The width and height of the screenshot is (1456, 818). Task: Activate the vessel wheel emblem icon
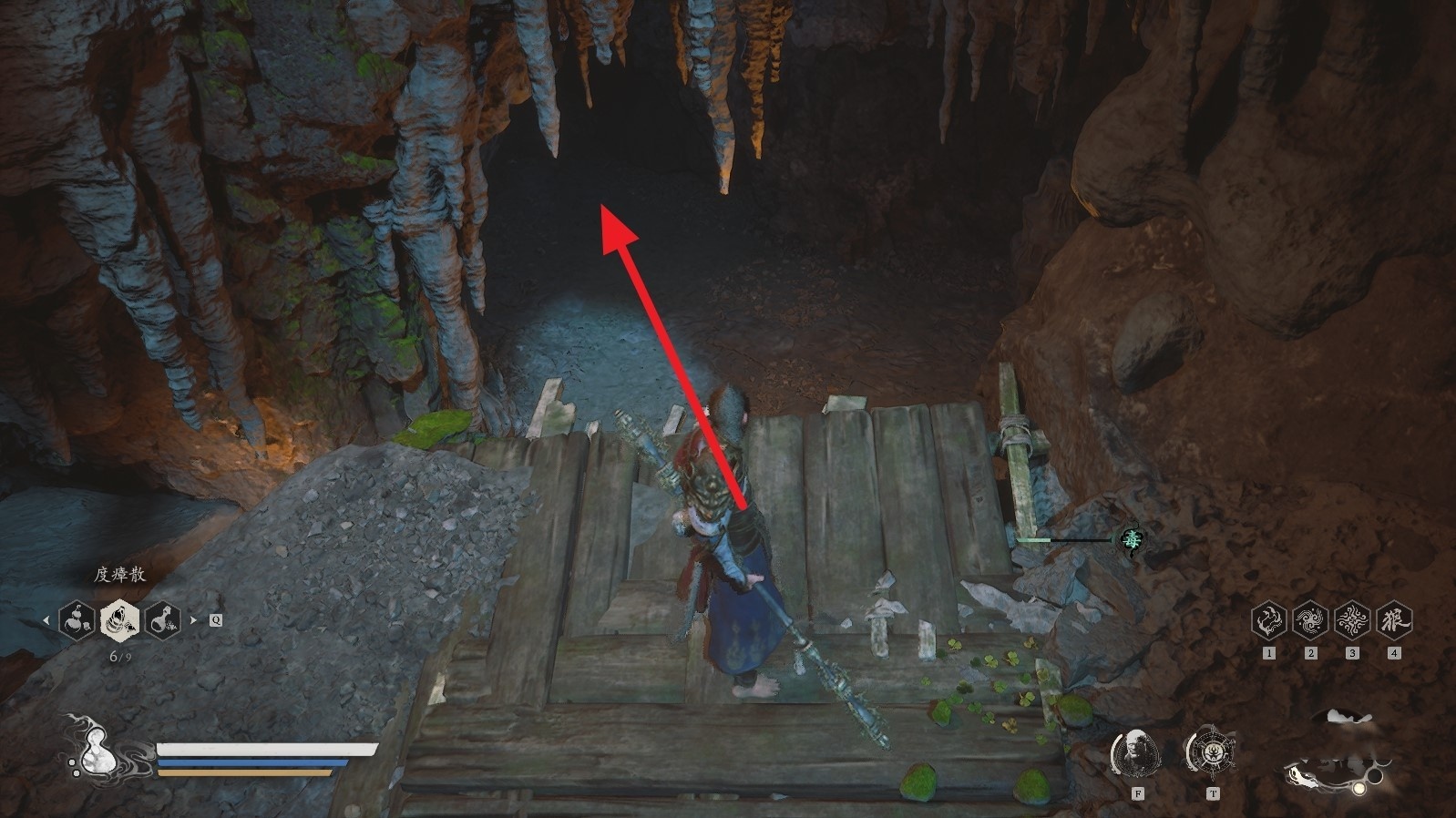click(1211, 752)
